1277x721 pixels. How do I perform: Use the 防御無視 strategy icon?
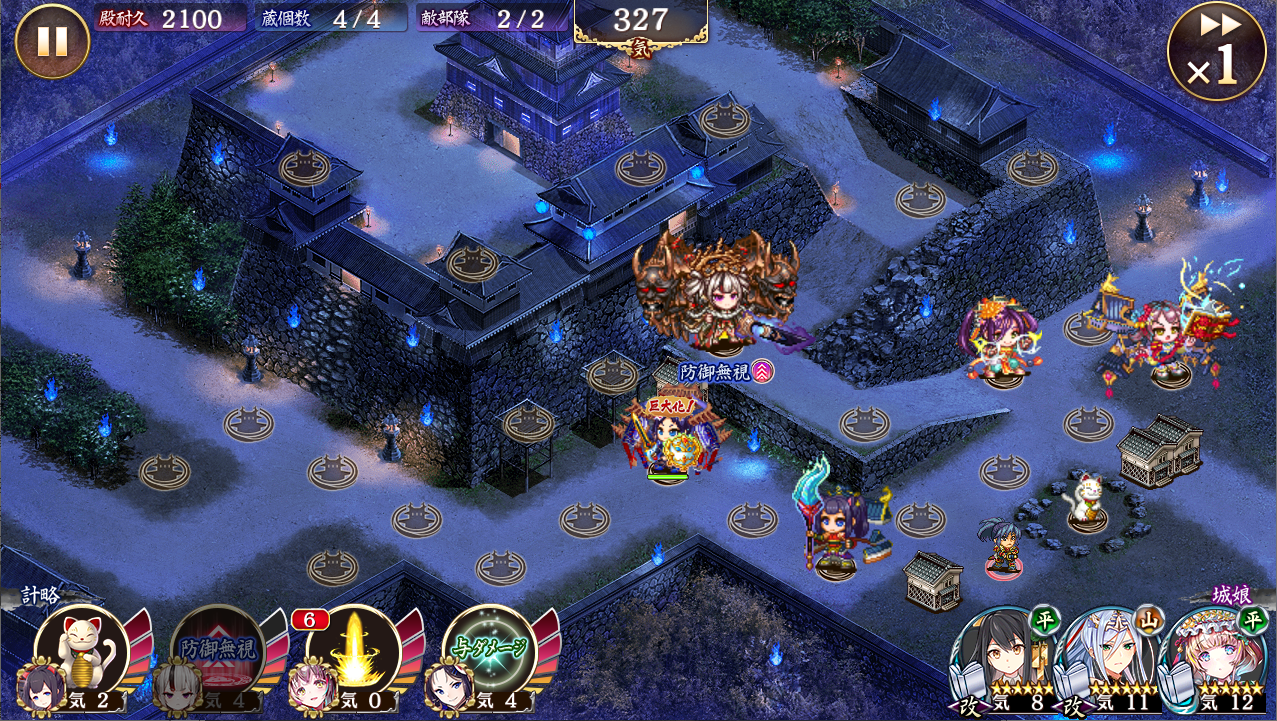tap(218, 652)
